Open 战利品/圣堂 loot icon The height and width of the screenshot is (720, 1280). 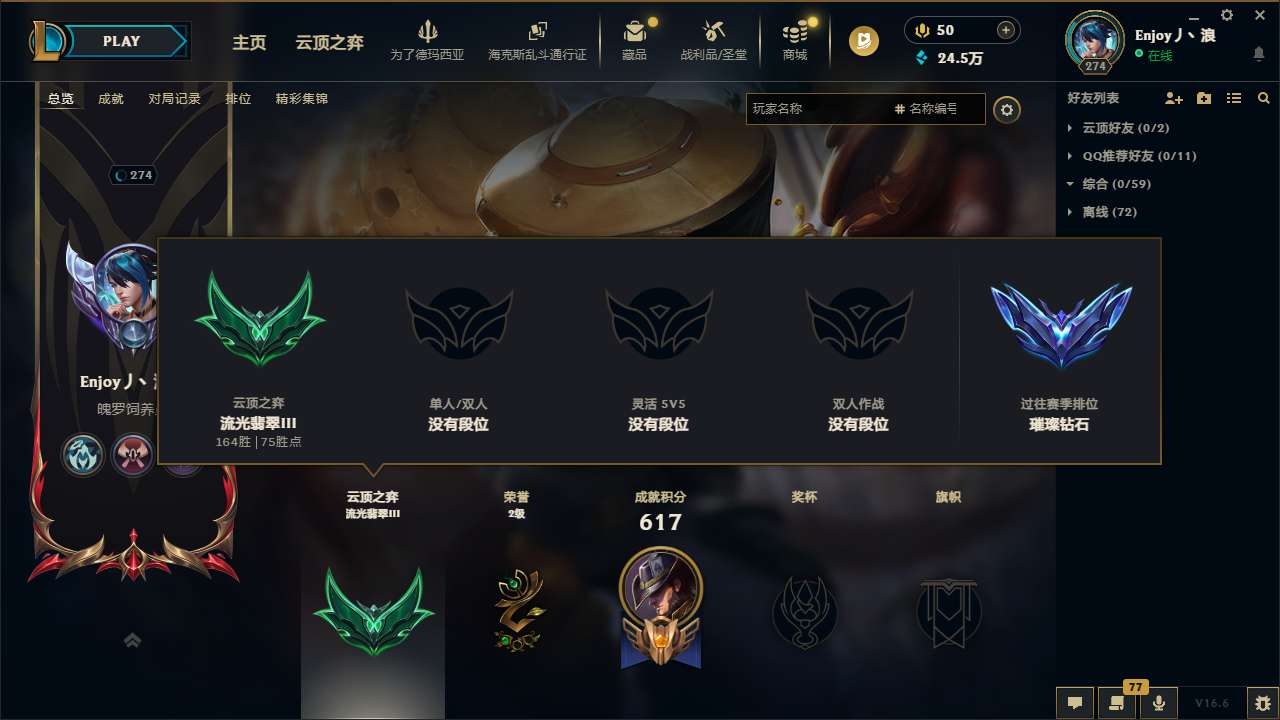pos(714,40)
